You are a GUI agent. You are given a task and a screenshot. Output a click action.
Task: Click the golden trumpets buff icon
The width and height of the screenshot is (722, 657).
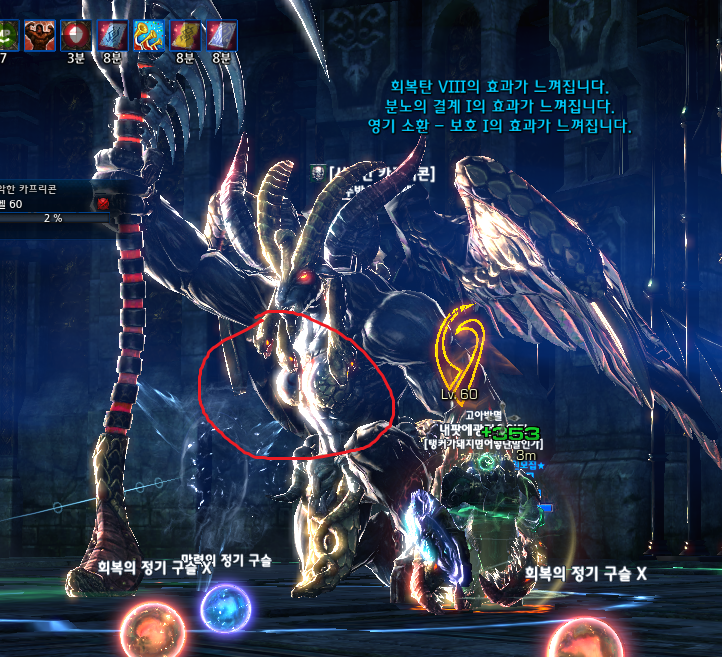(x=148, y=34)
